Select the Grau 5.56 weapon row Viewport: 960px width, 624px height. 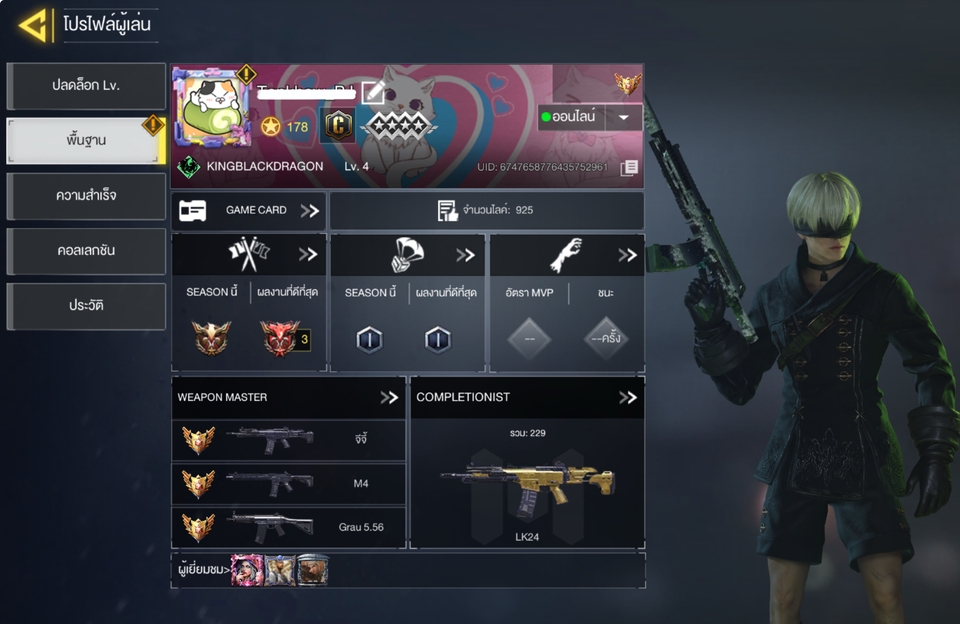click(288, 527)
